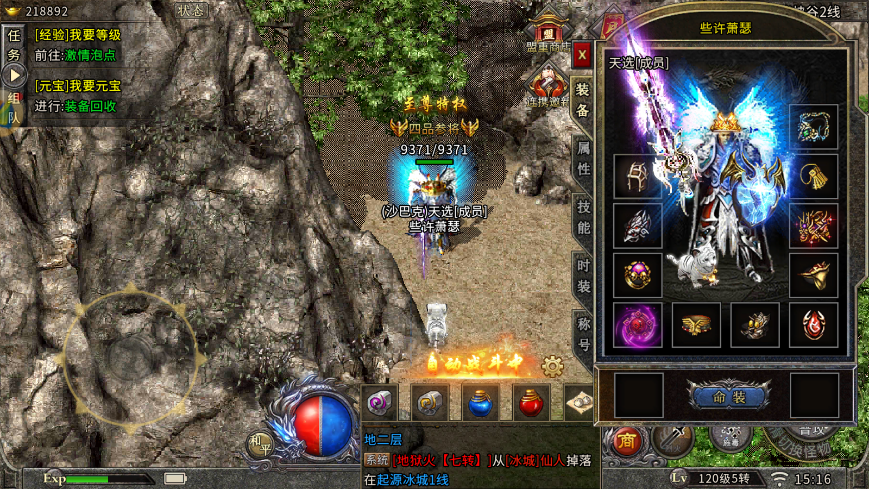Viewport: 869px width, 489px height.
Task: Use the red health potion
Action: 531,402
